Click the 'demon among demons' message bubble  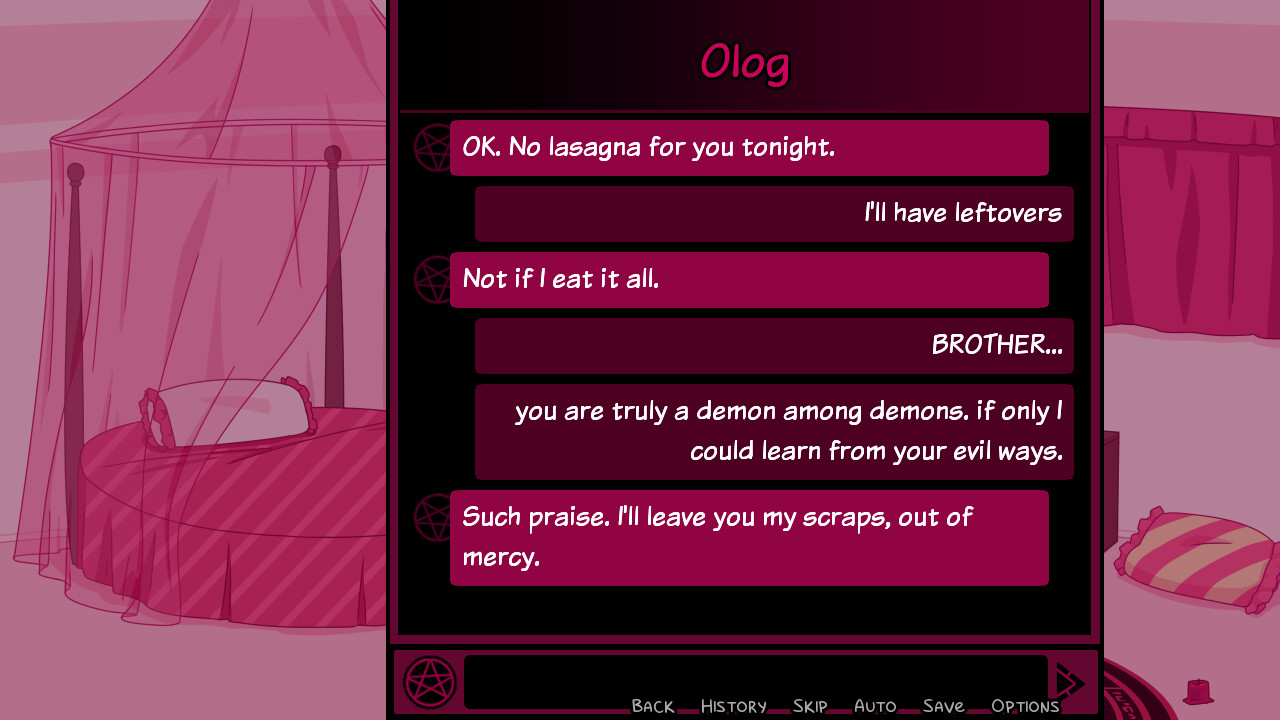point(773,431)
